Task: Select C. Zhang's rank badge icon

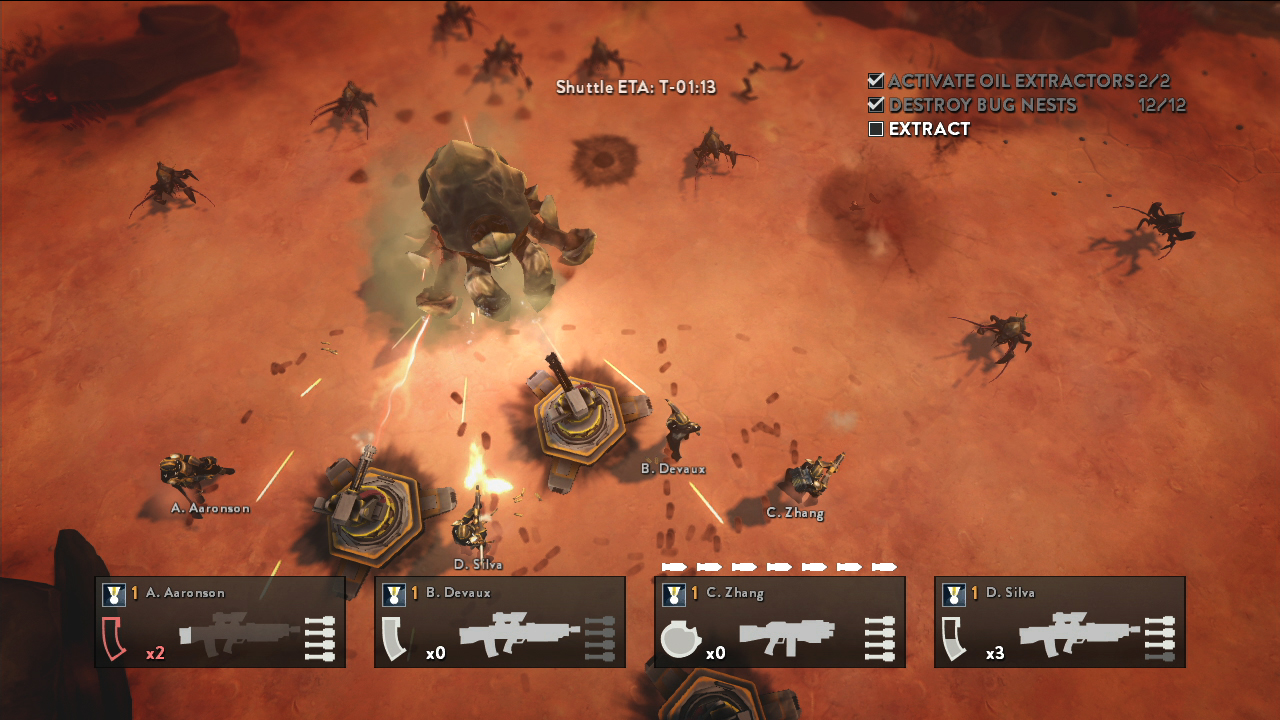Action: tap(674, 595)
